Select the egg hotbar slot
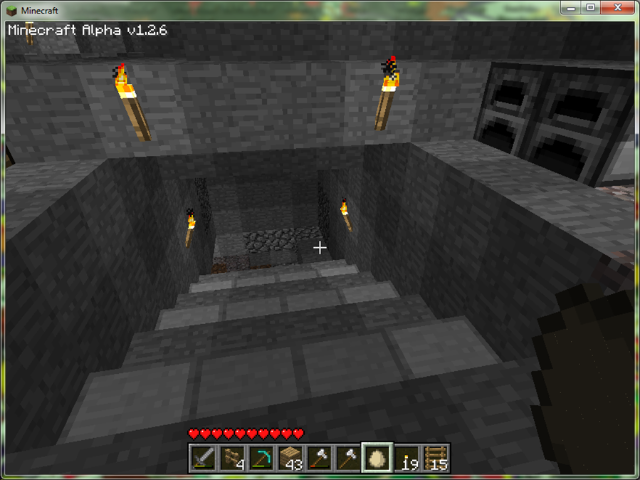640x480 pixels. [378, 458]
